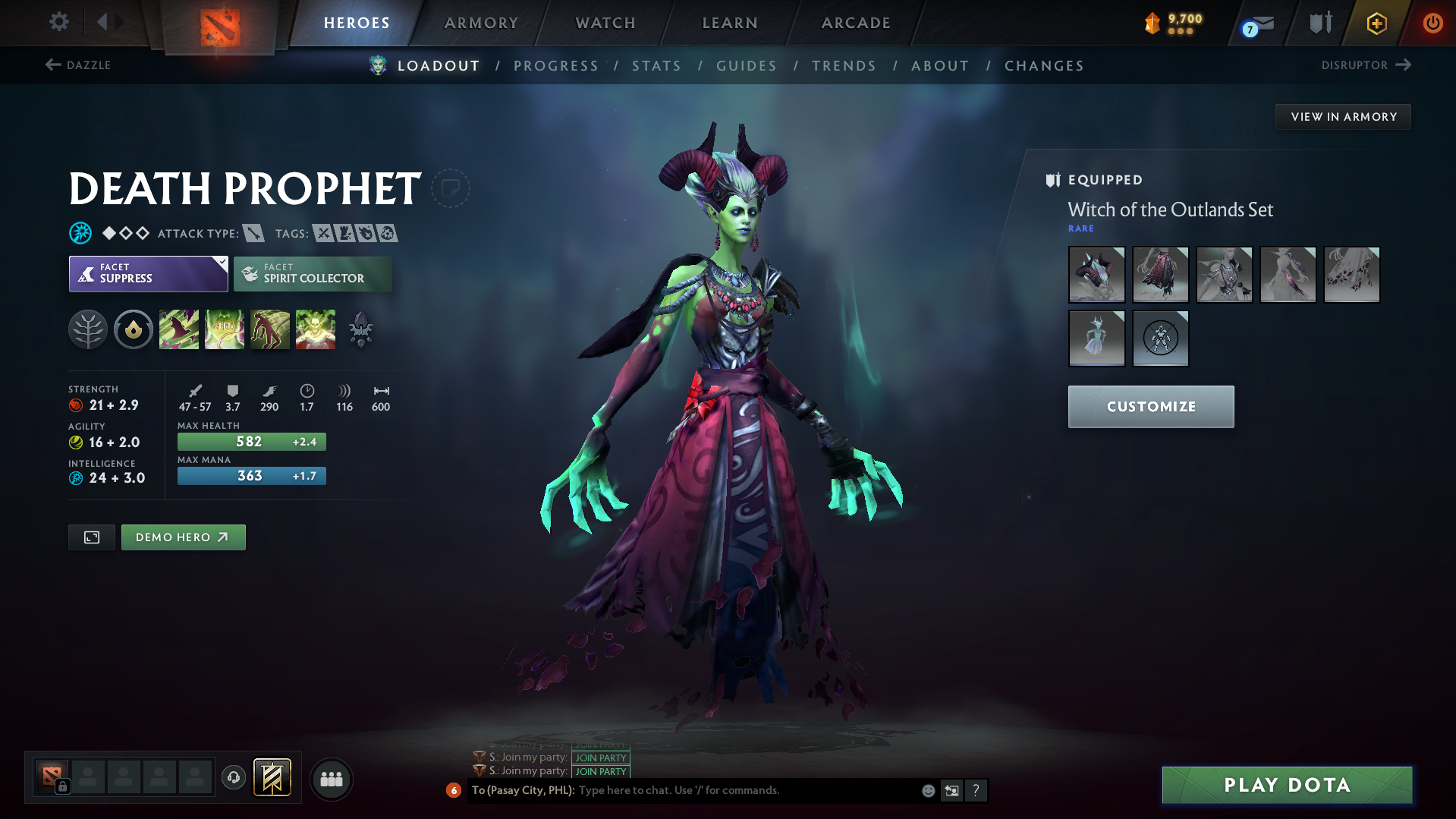Click the Dota Plus hexagon icon
1456x819 pixels.
coord(1376,23)
